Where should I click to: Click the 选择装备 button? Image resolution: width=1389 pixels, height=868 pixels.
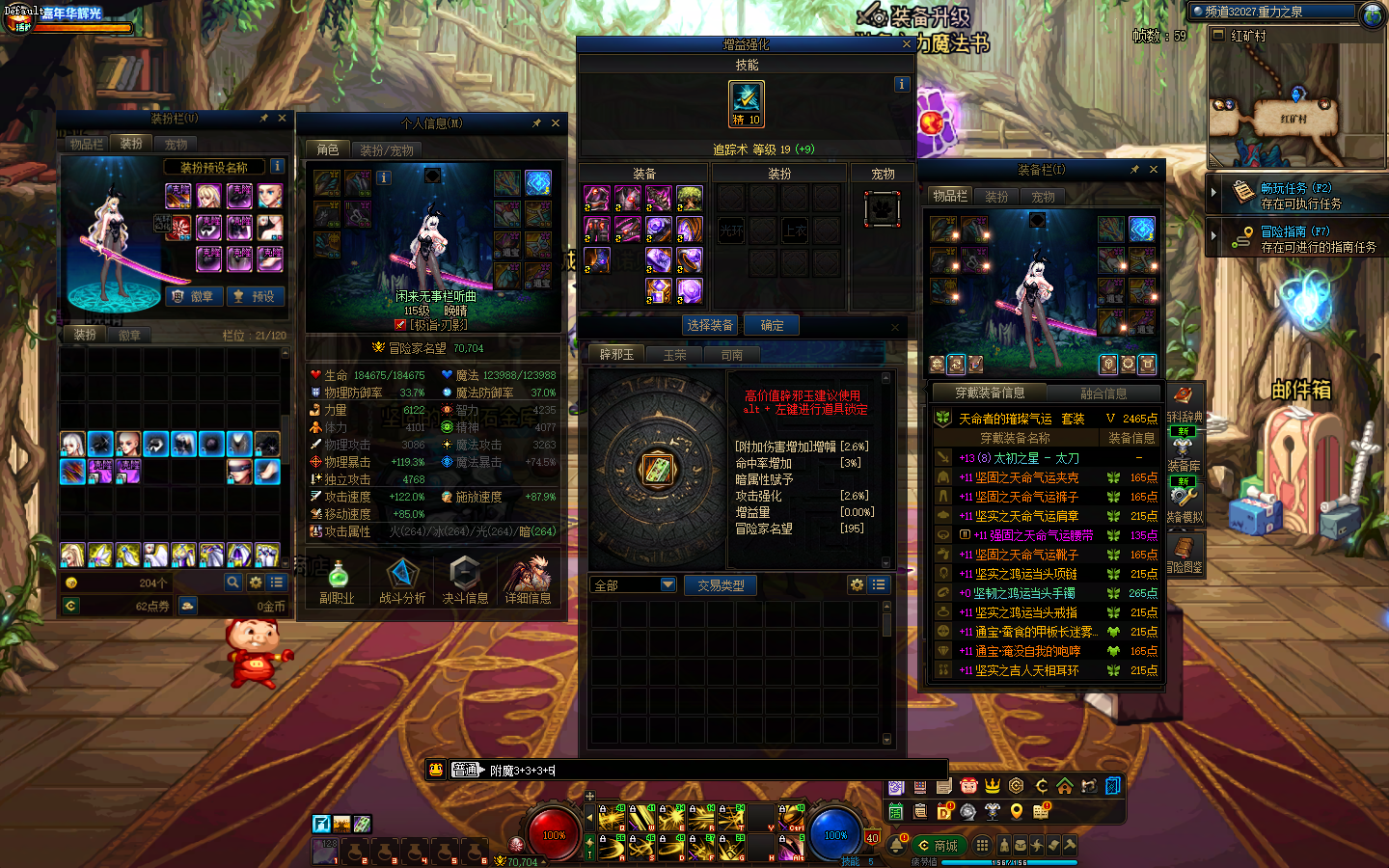coord(710,326)
